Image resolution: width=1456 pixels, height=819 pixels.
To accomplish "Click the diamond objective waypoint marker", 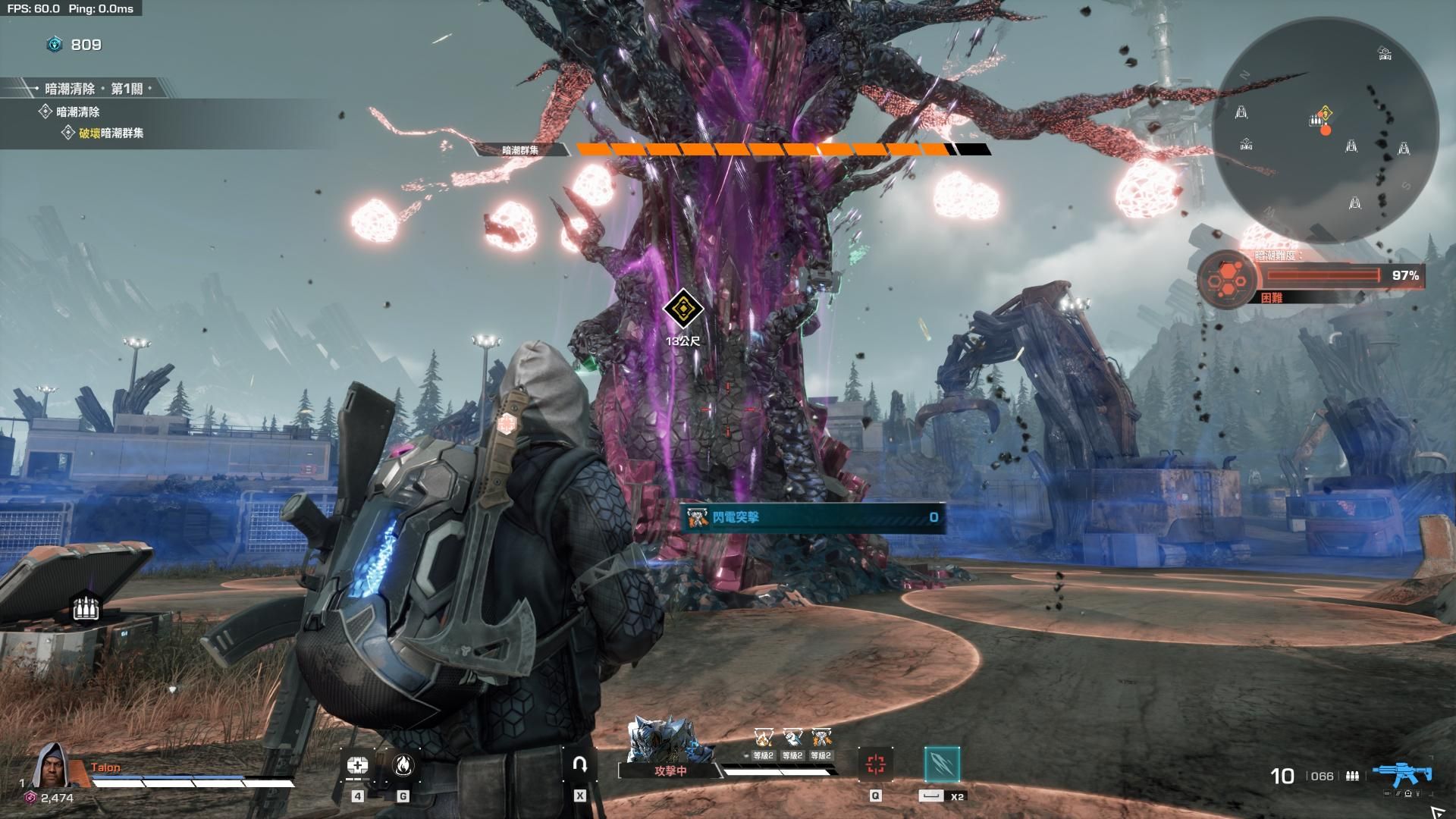I will click(x=682, y=309).
